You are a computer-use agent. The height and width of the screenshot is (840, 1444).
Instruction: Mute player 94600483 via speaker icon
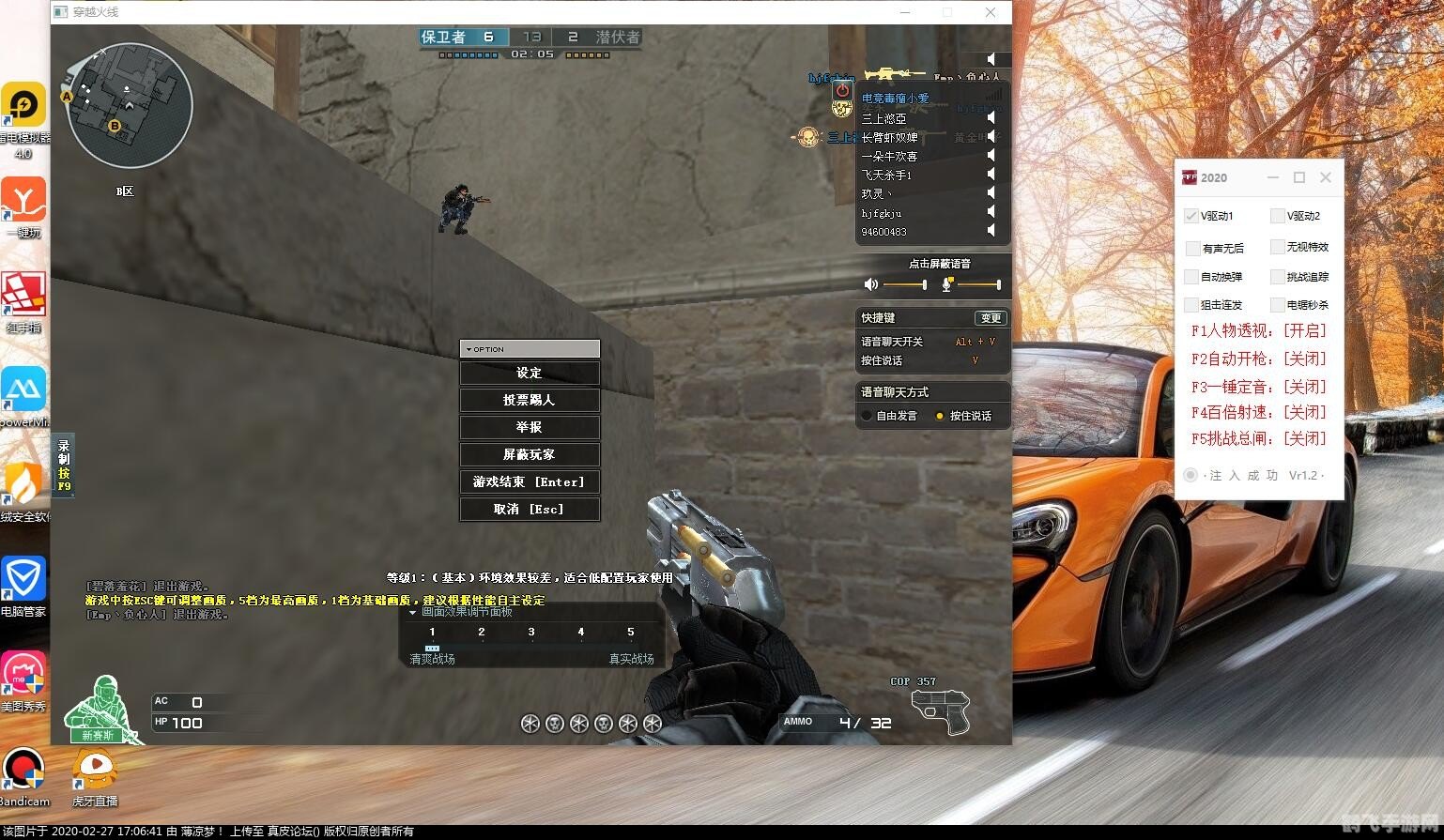(x=991, y=231)
